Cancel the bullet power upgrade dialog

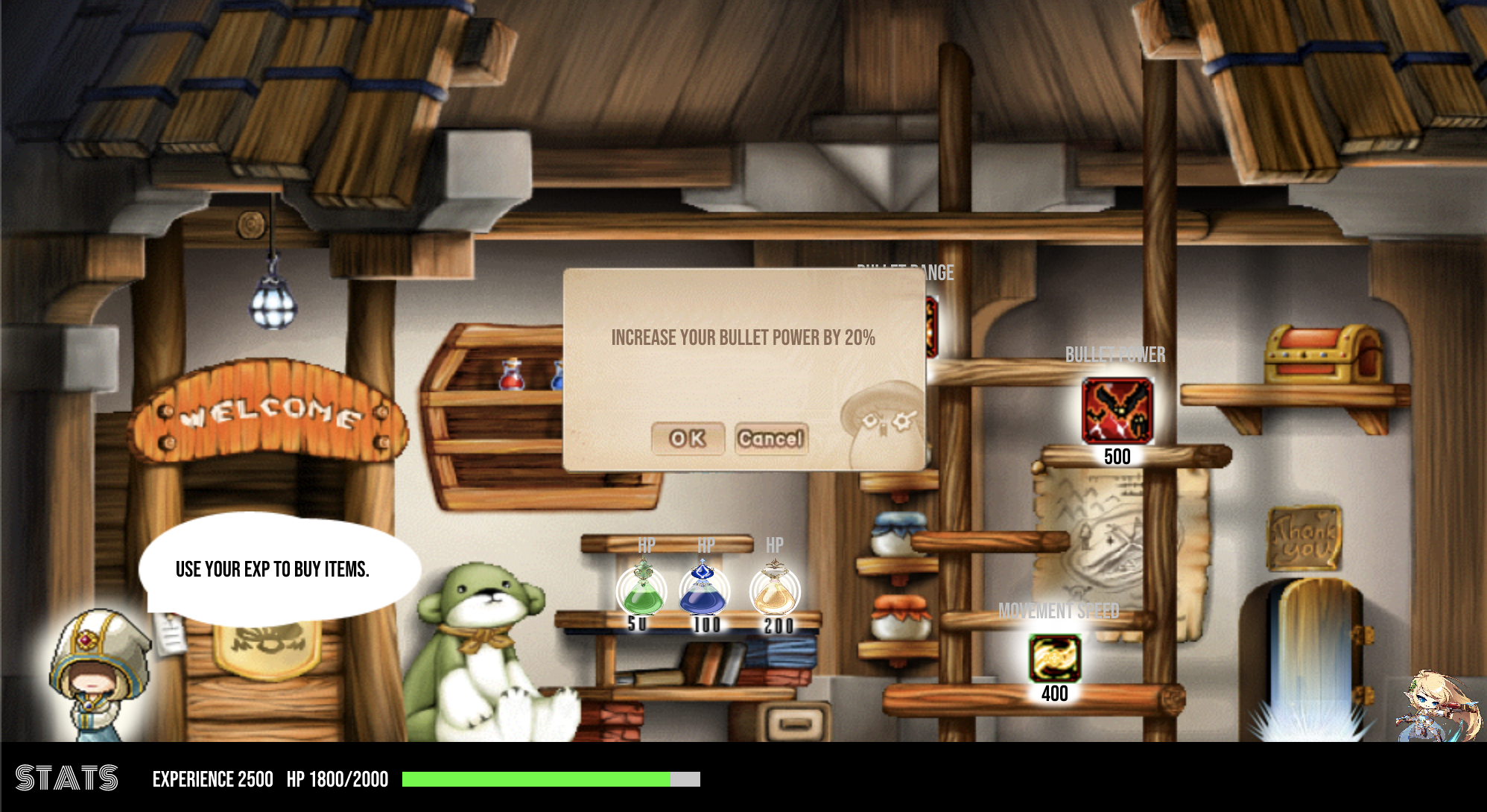[771, 439]
